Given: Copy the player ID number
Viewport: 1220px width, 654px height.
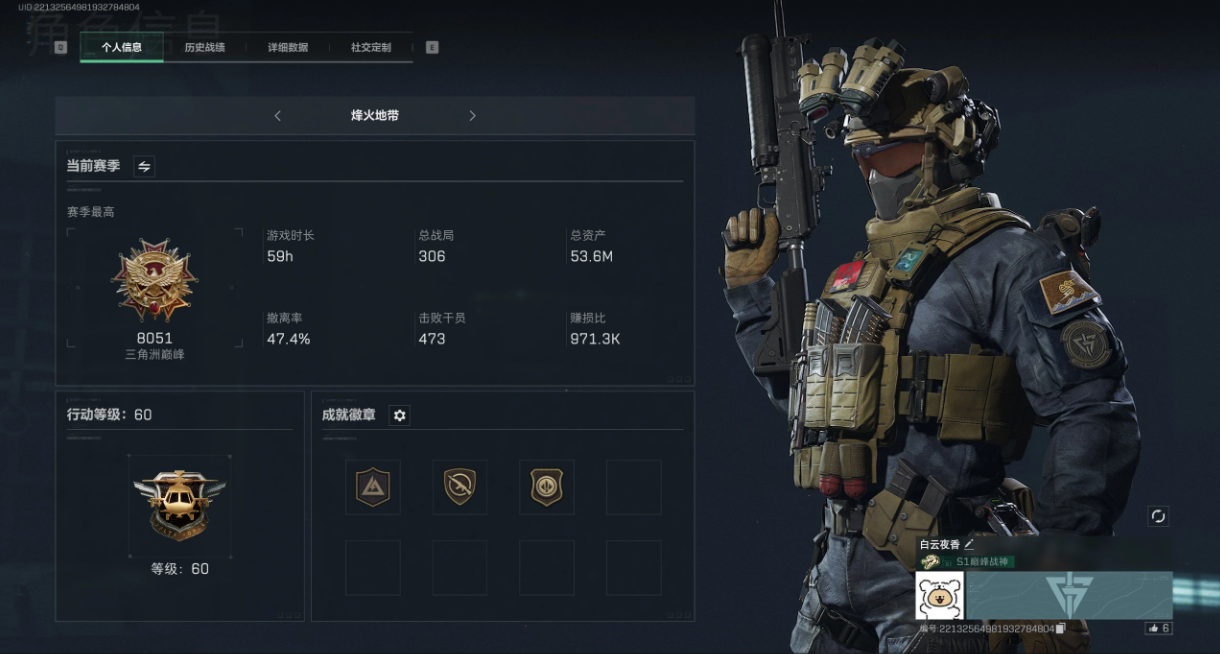Looking at the screenshot, I should point(1061,629).
